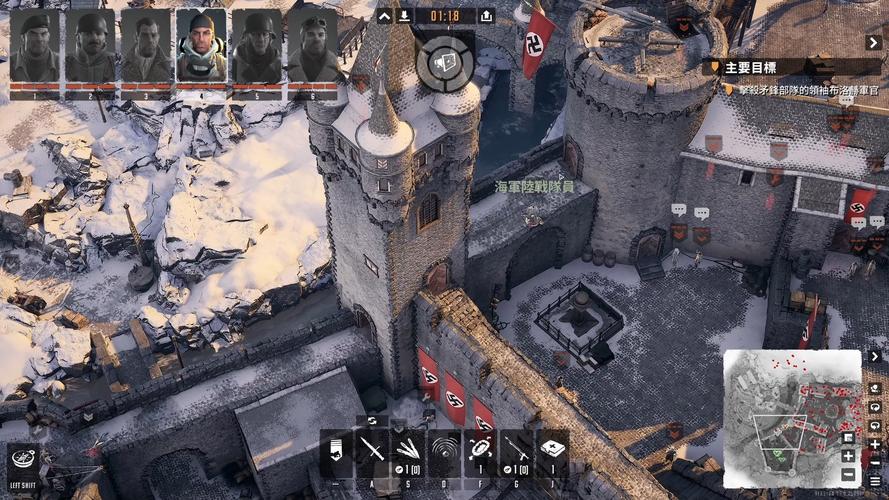Select the harpoon gun ability

(517, 450)
